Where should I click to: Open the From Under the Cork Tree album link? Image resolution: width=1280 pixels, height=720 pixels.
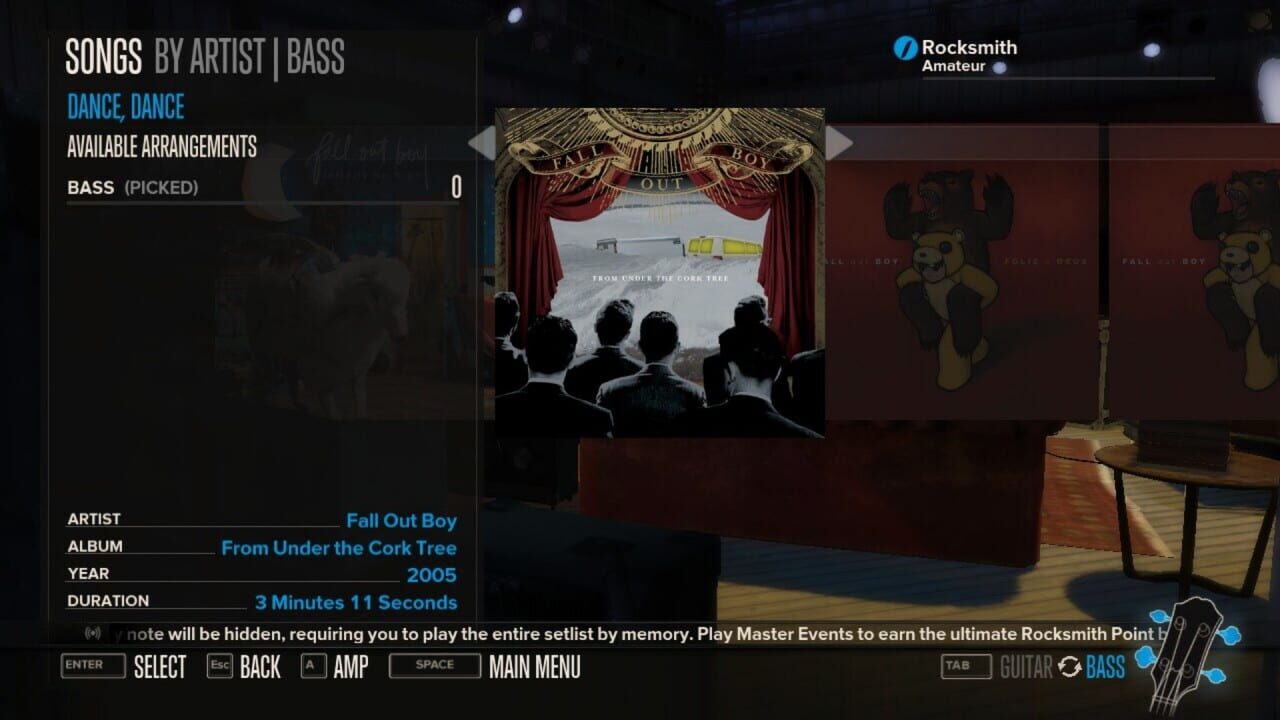click(x=339, y=547)
